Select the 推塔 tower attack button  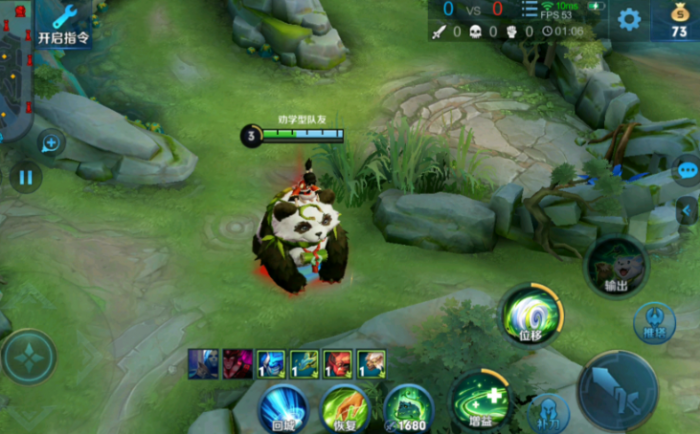pyautogui.click(x=654, y=321)
